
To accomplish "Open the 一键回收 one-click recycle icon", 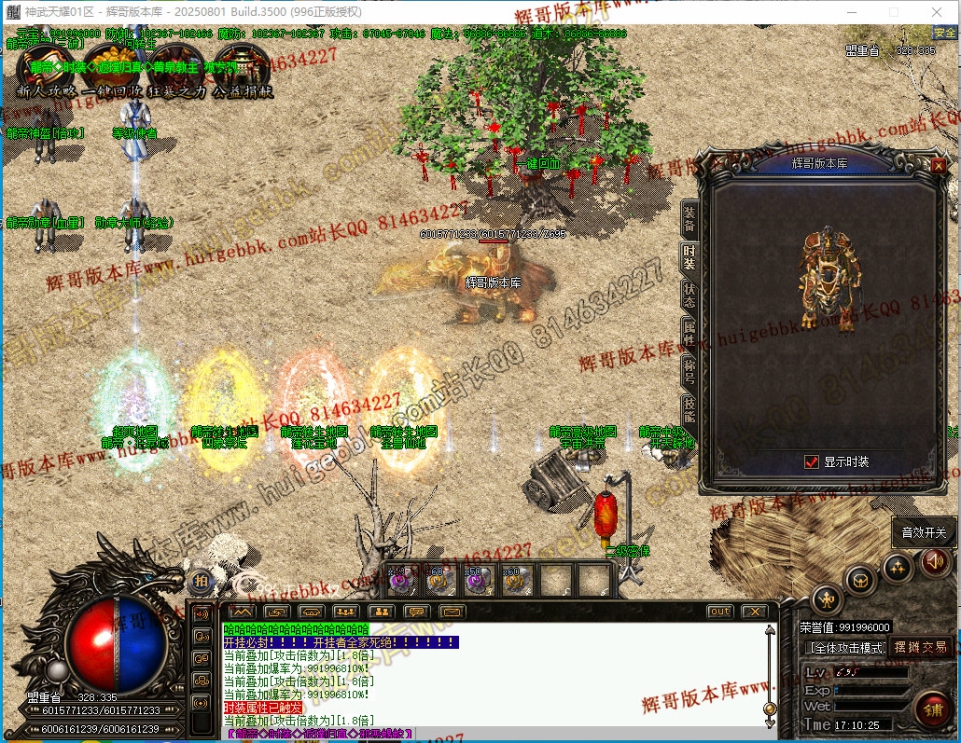I will pos(113,70).
